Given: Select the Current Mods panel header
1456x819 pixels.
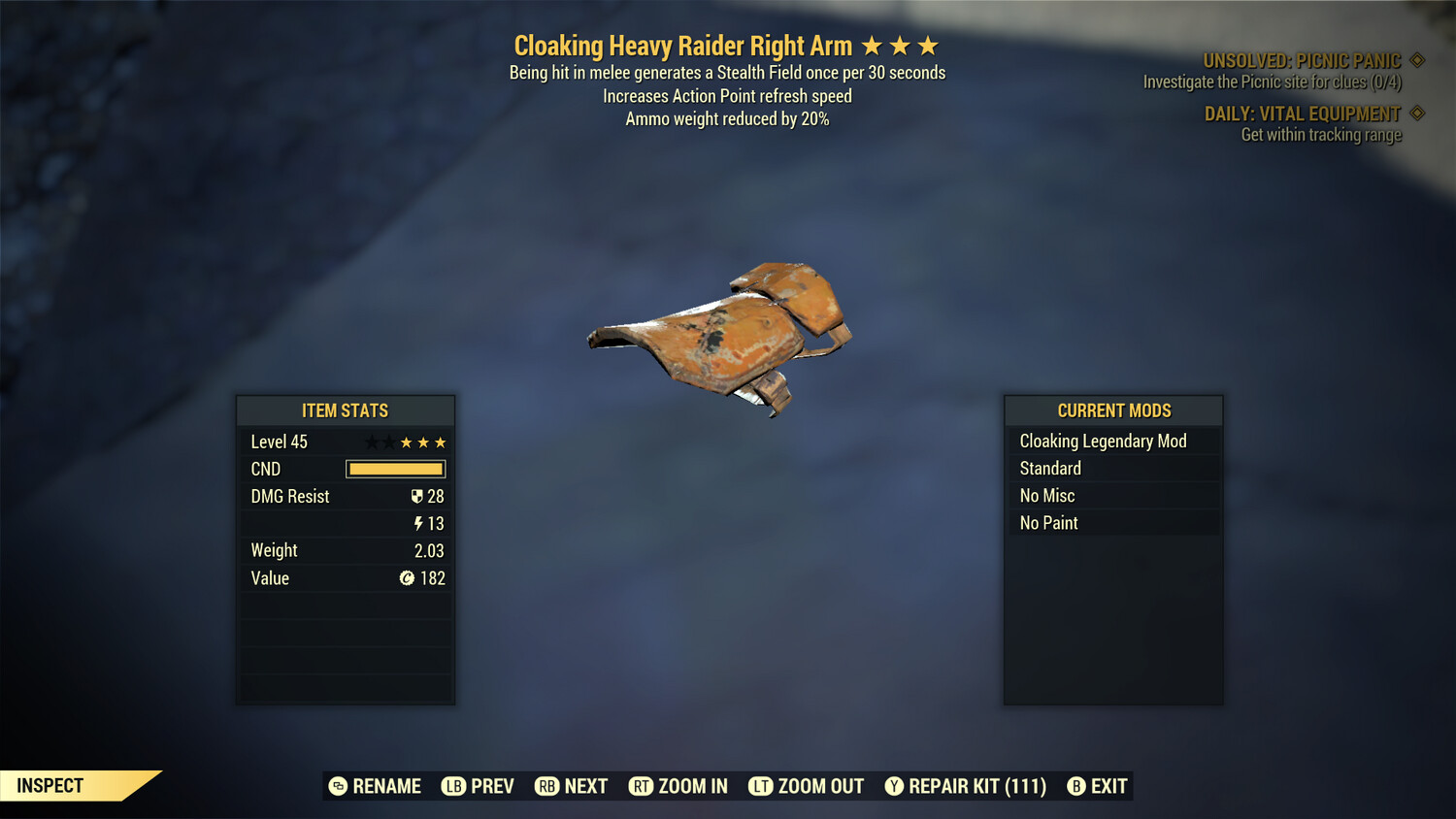Looking at the screenshot, I should coord(1112,410).
